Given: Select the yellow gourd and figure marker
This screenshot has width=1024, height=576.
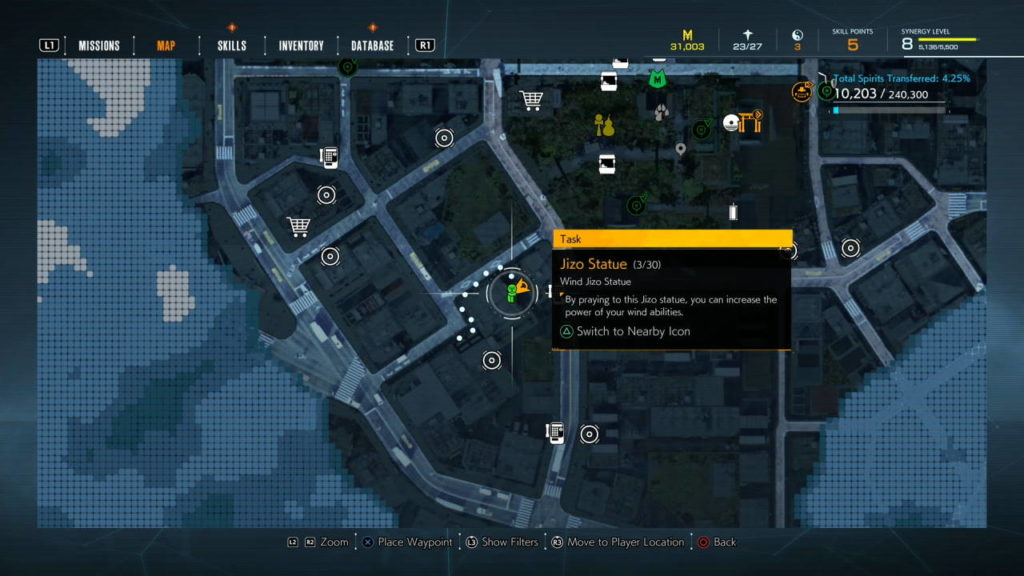Looking at the screenshot, I should 603,125.
